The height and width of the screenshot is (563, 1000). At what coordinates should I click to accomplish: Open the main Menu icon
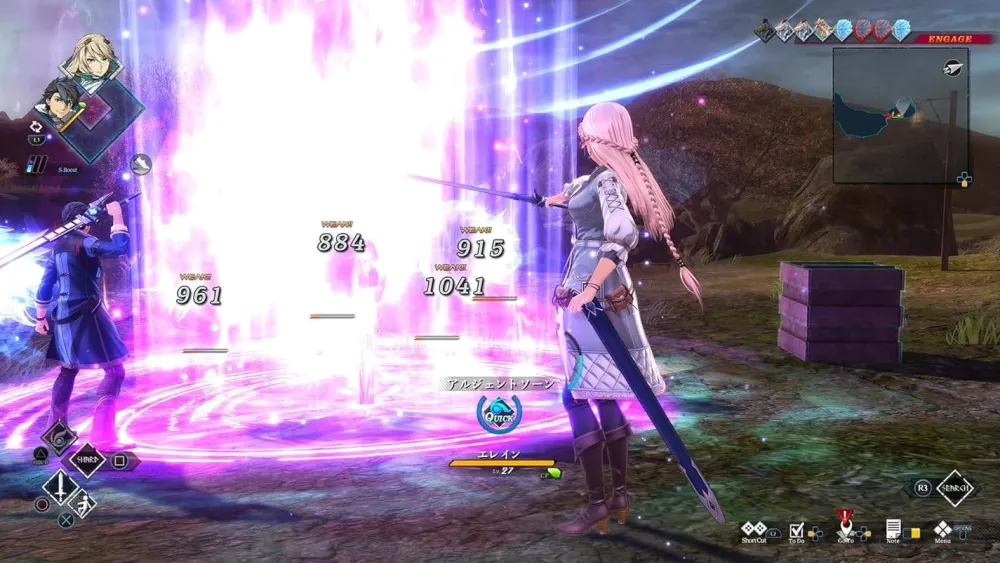point(942,530)
